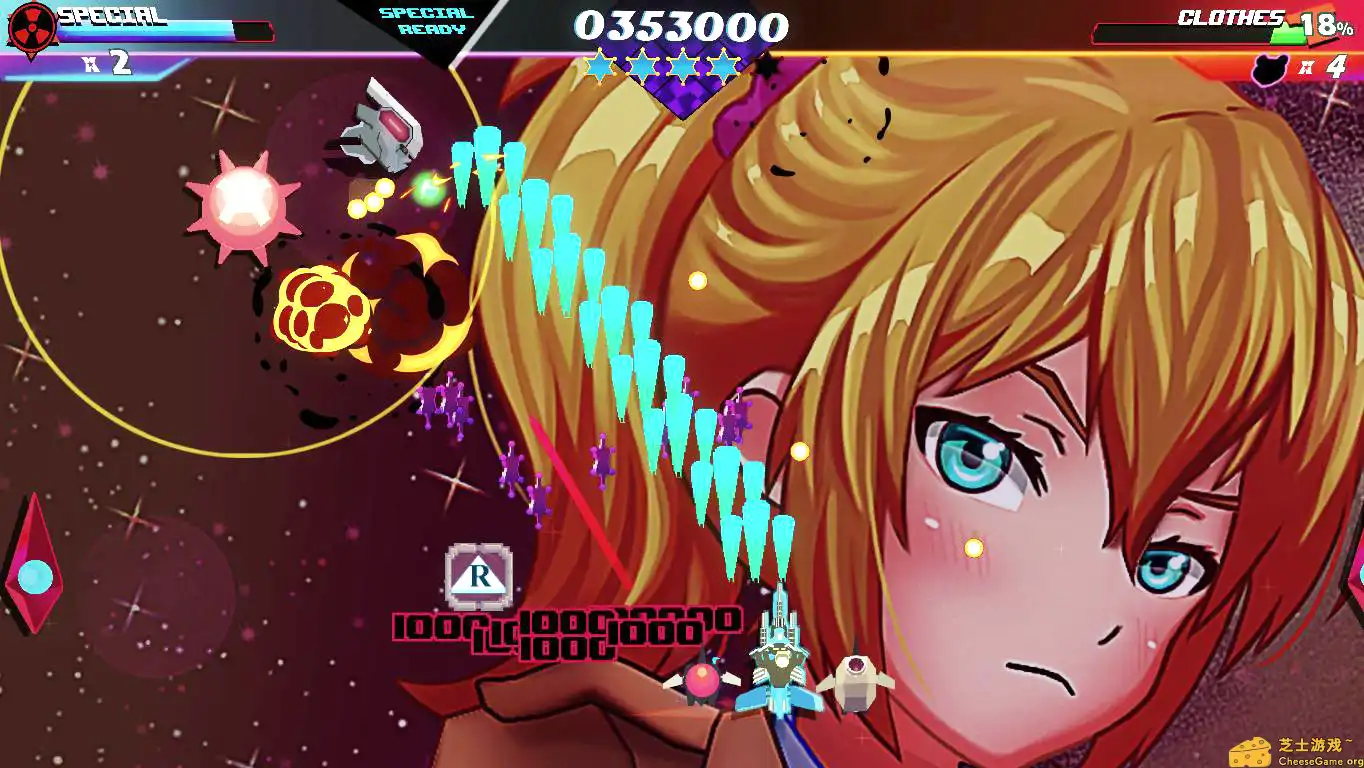Select the SPECIAL label top-left
1364x768 pixels.
pyautogui.click(x=110, y=16)
